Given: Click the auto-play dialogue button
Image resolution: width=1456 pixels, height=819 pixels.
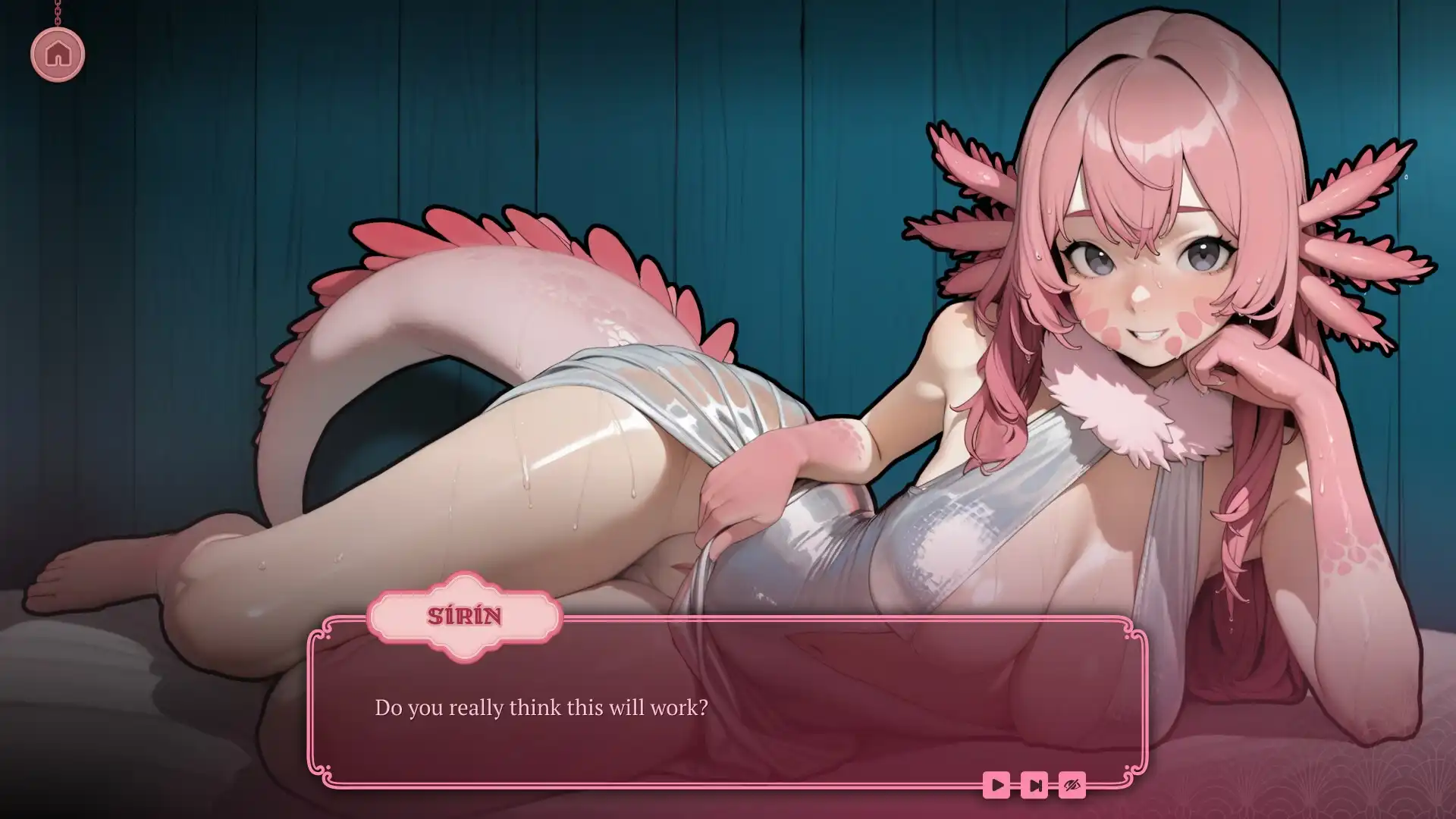Looking at the screenshot, I should (996, 785).
